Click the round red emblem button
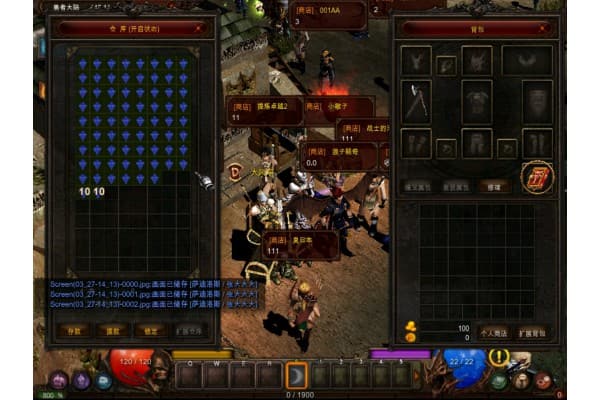The image size is (600, 400). pyautogui.click(x=537, y=177)
